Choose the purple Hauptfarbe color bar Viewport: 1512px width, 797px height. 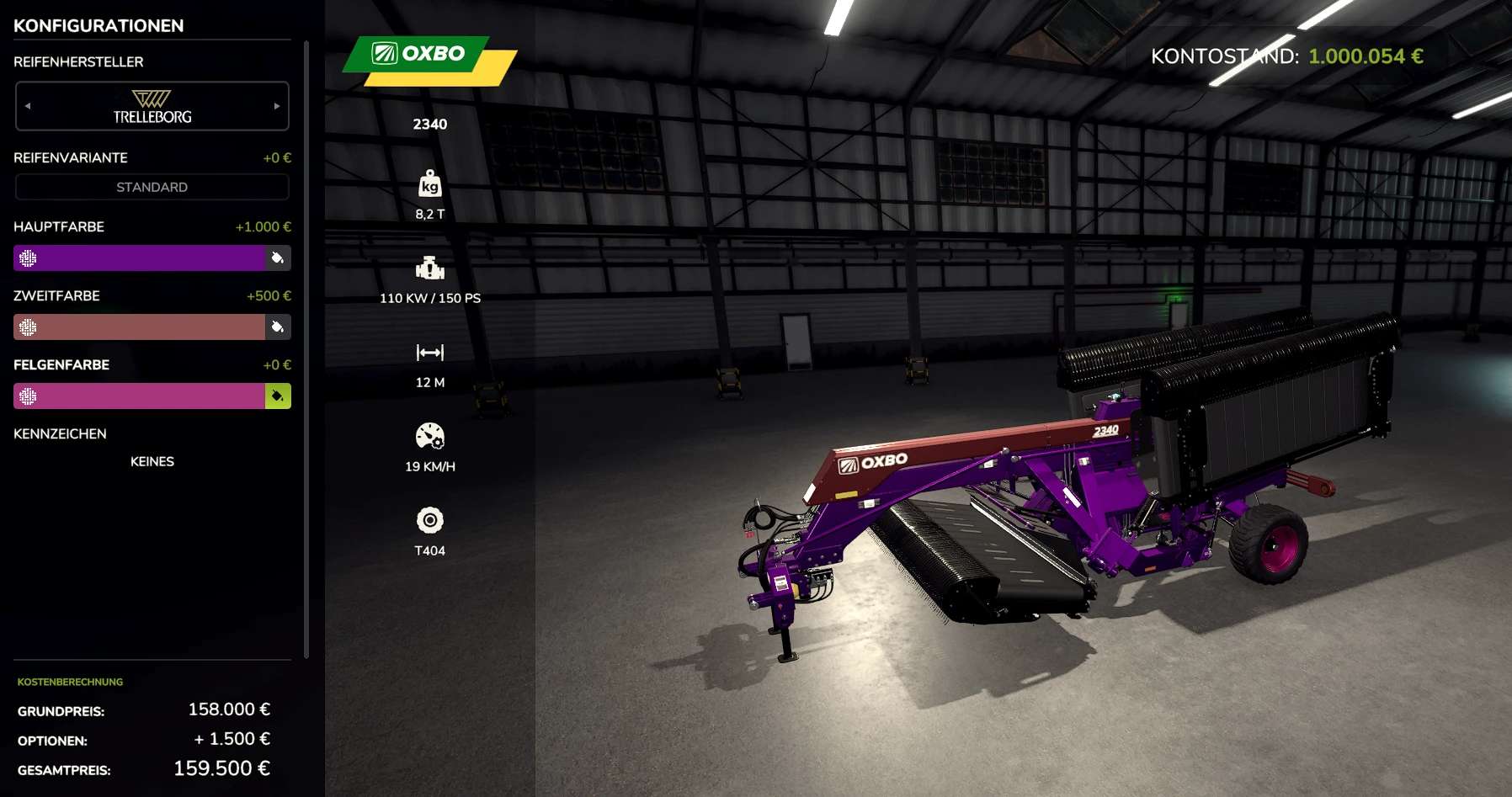pos(140,258)
